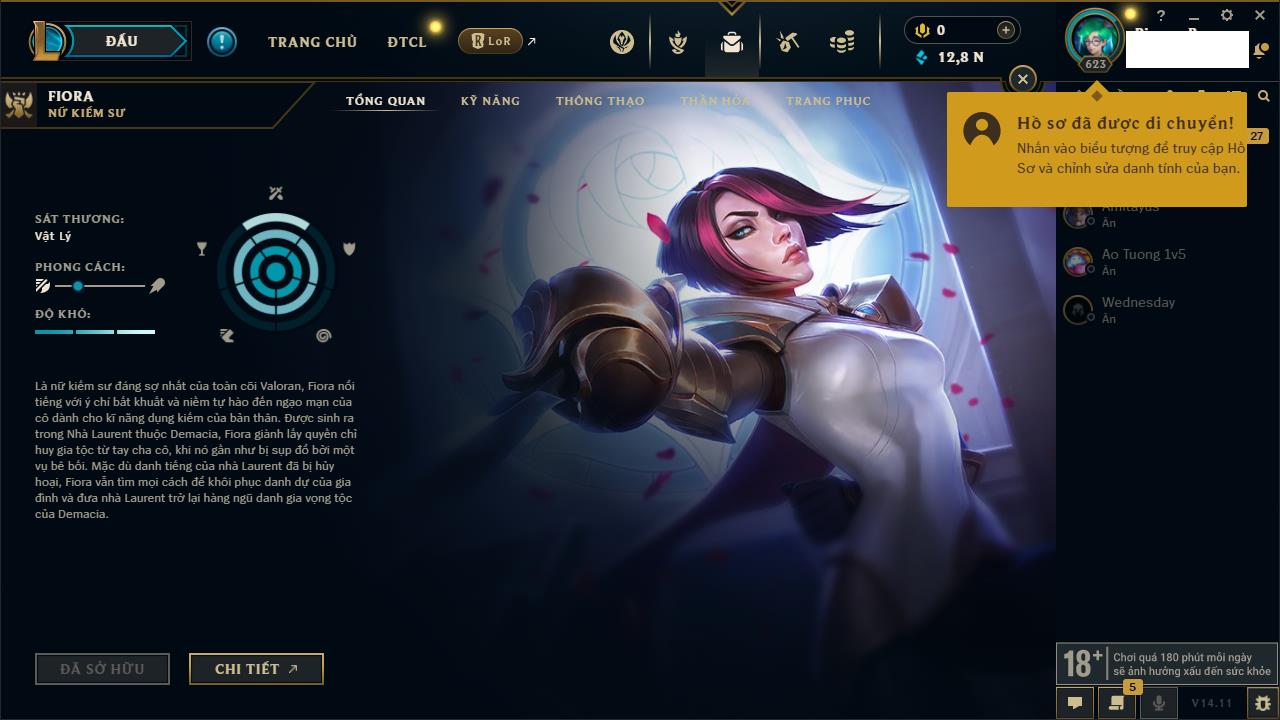Select friend Wednesday in the friends list
The height and width of the screenshot is (720, 1280).
coord(1138,309)
